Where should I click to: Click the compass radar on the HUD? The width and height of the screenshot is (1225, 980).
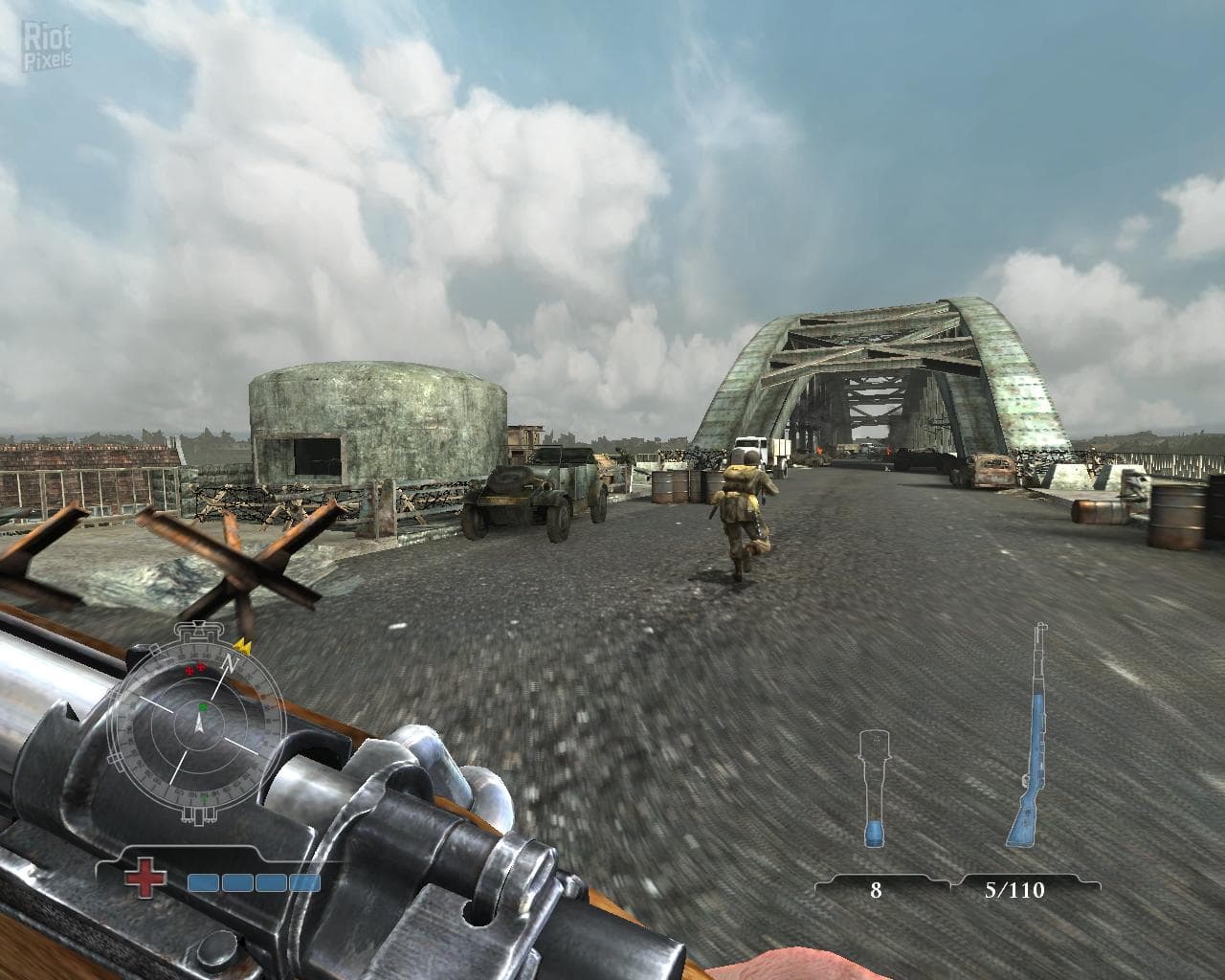pos(199,724)
